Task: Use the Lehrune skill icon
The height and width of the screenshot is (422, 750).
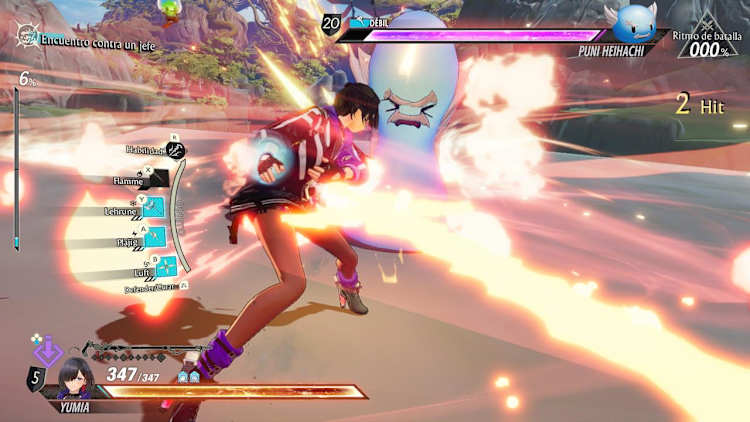Action: click(153, 208)
